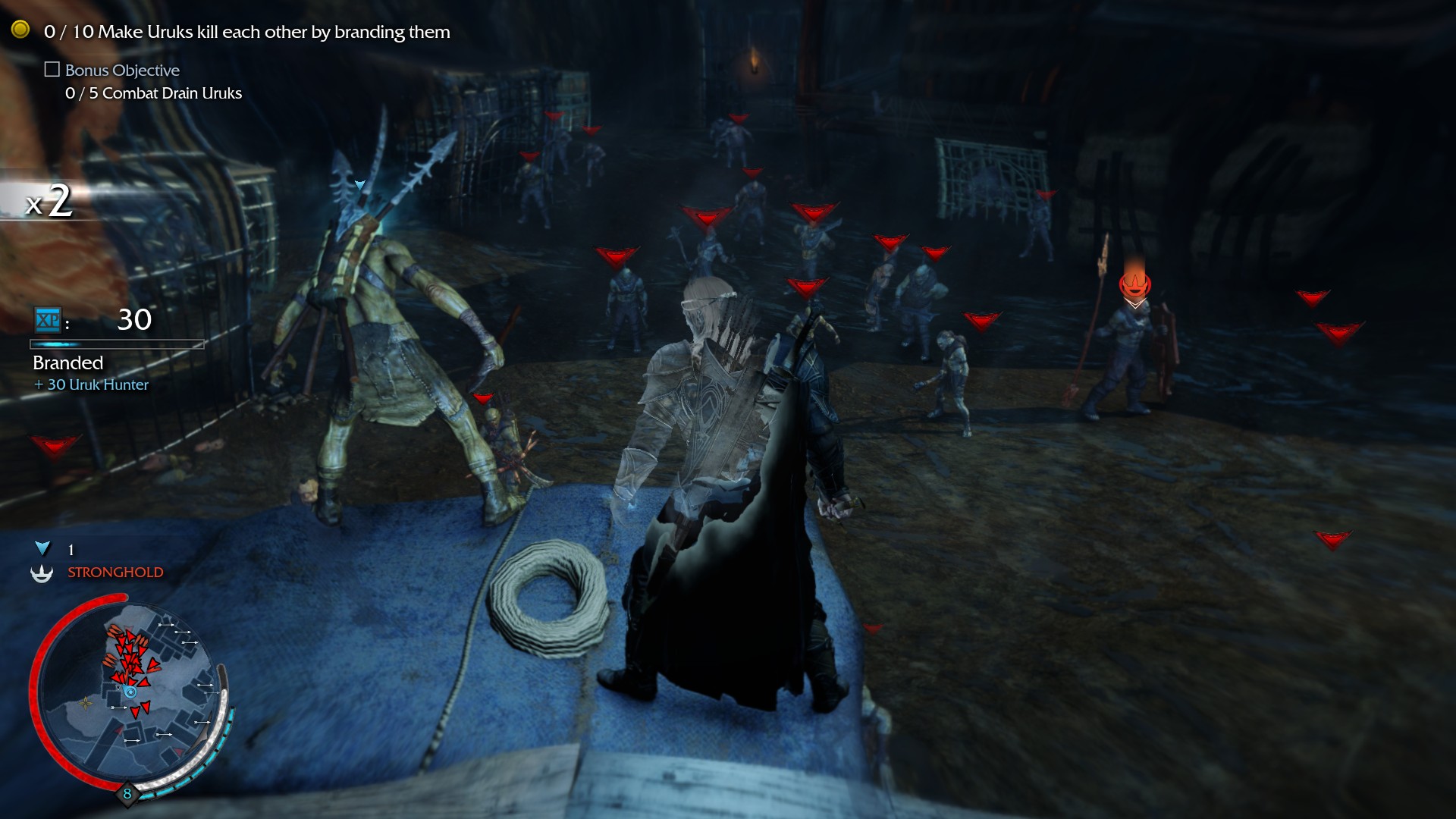Click the circular minimap
The image size is (1456, 819).
pyautogui.click(x=129, y=692)
